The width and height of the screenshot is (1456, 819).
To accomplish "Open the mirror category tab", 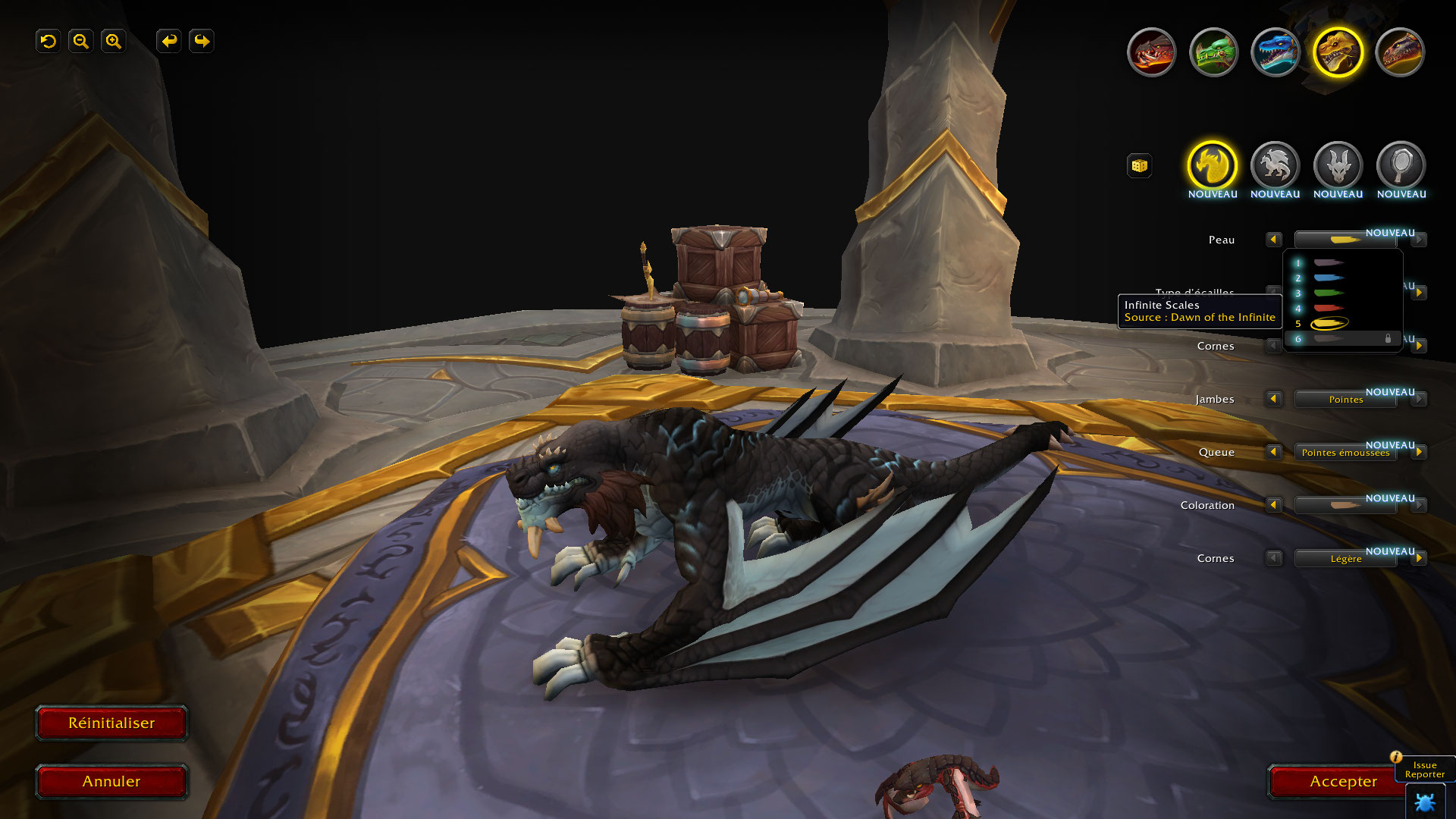I will click(1401, 165).
